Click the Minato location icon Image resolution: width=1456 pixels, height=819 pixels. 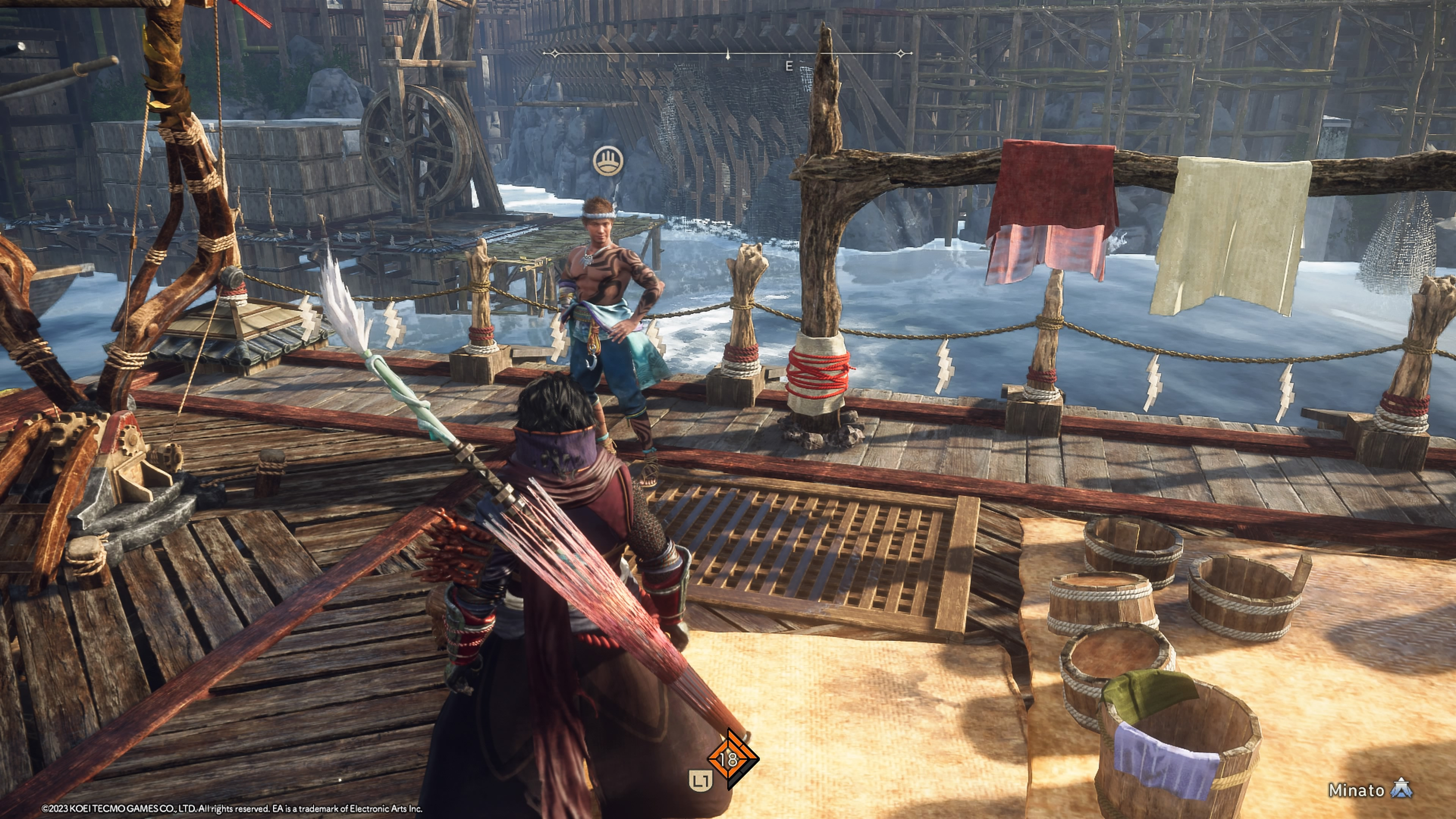click(x=1403, y=789)
